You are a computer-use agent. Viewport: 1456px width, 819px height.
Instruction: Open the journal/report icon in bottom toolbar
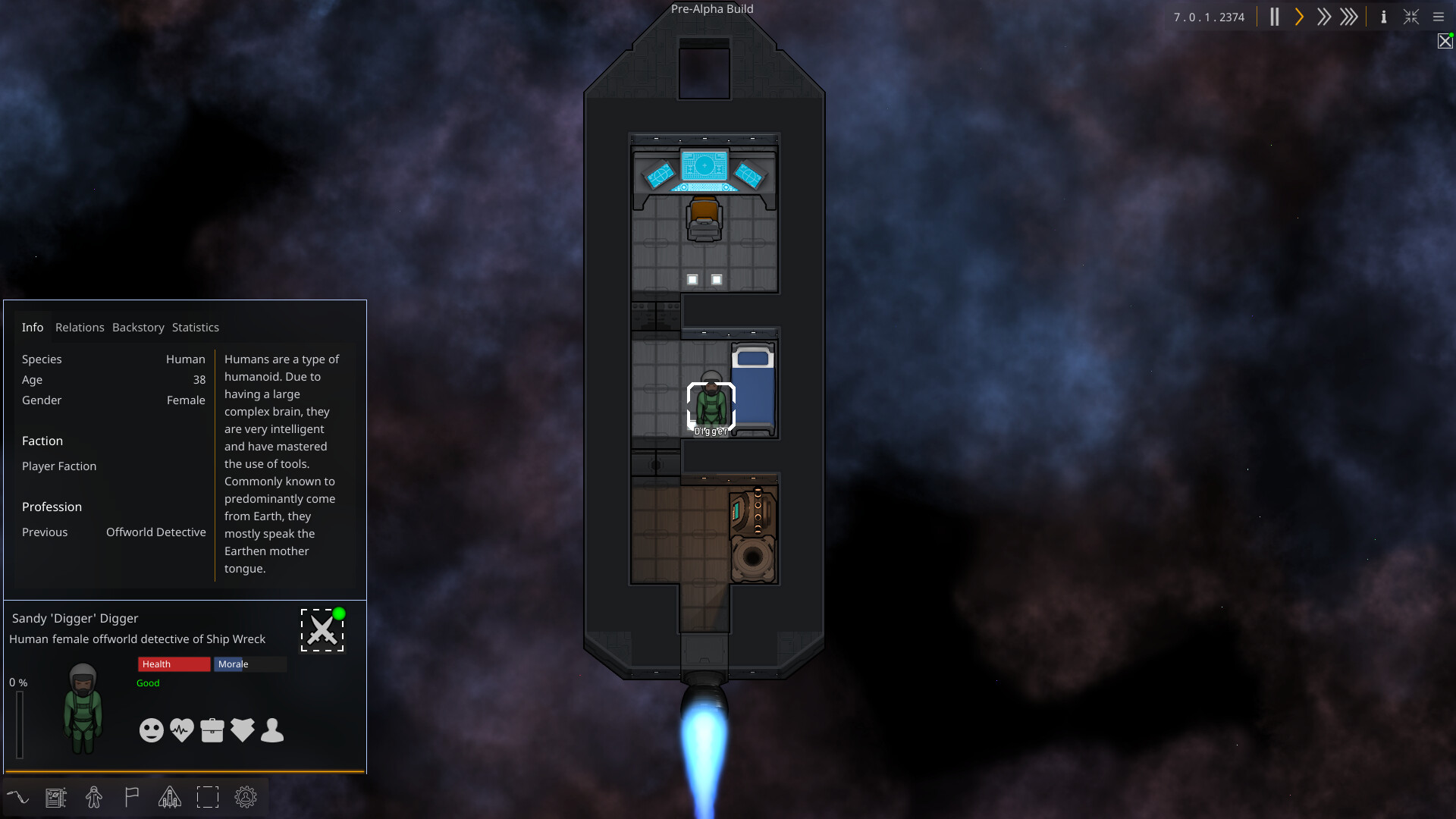(x=55, y=797)
